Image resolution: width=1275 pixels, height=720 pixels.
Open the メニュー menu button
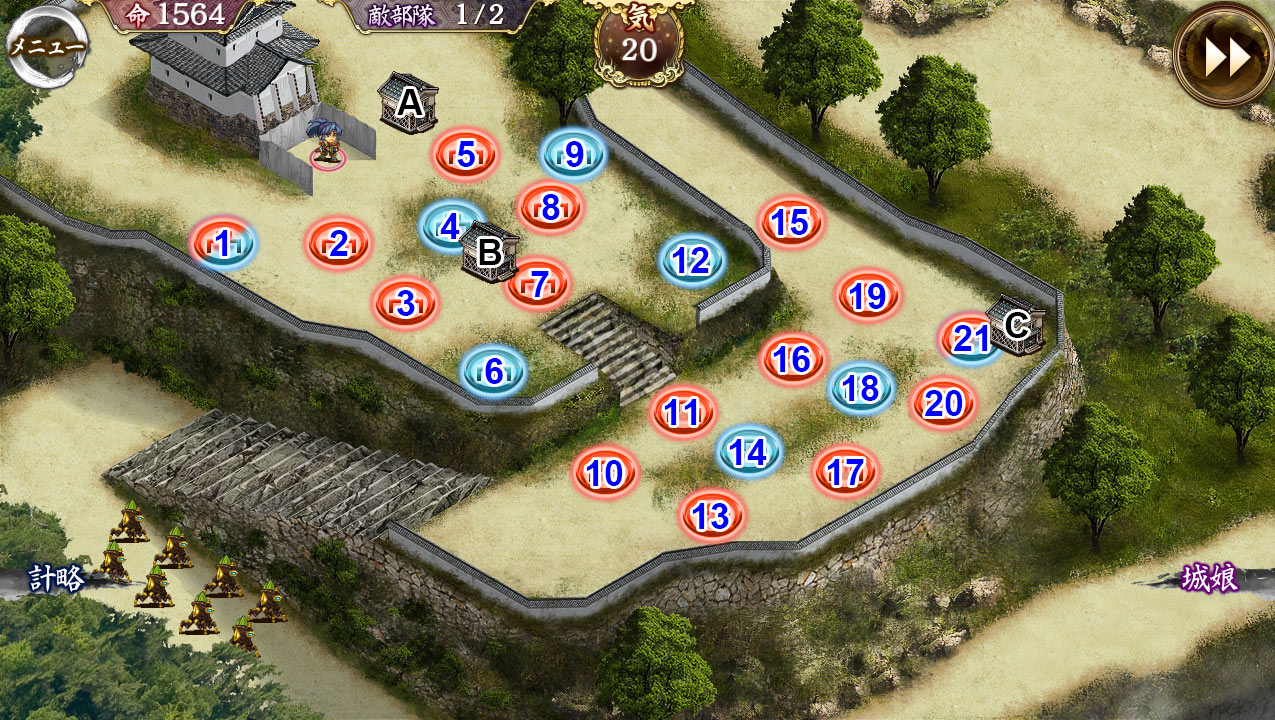pos(46,45)
